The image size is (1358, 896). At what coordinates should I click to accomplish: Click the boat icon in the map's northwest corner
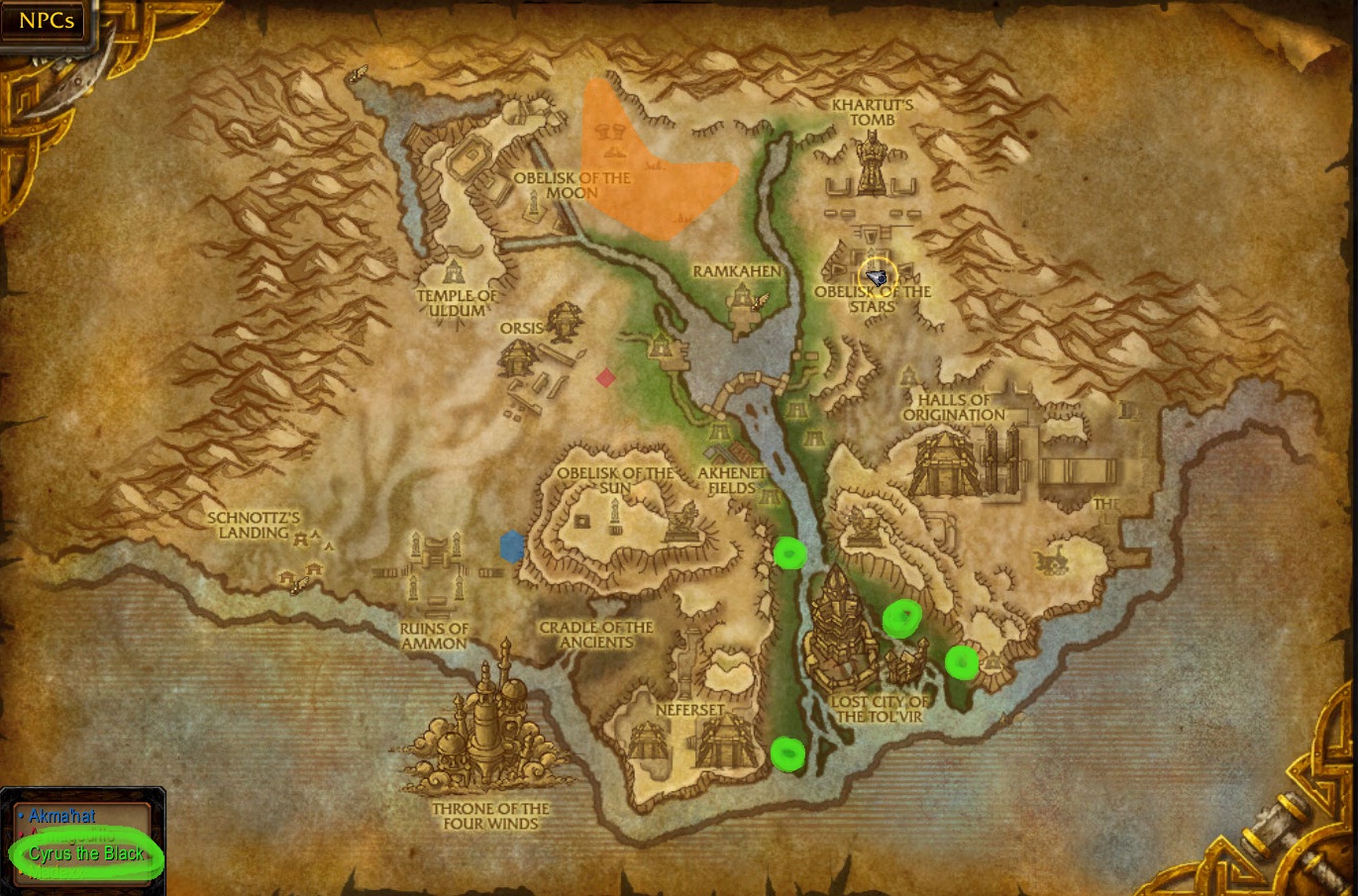click(357, 74)
